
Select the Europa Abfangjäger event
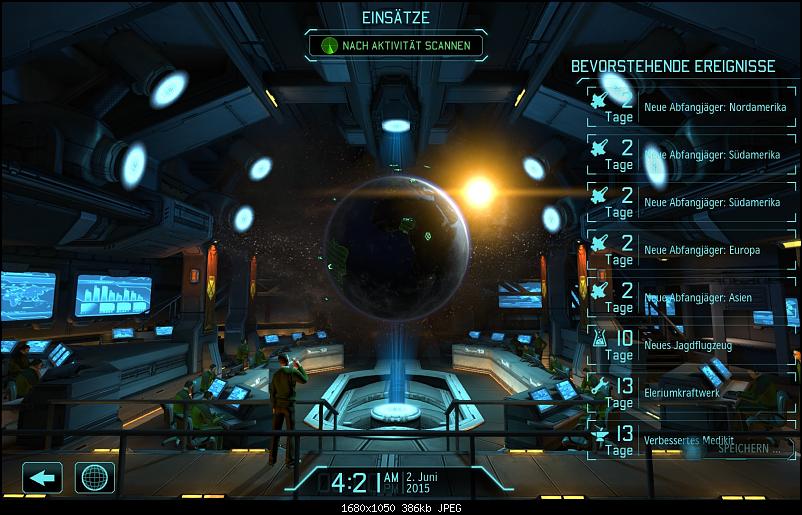(x=690, y=250)
